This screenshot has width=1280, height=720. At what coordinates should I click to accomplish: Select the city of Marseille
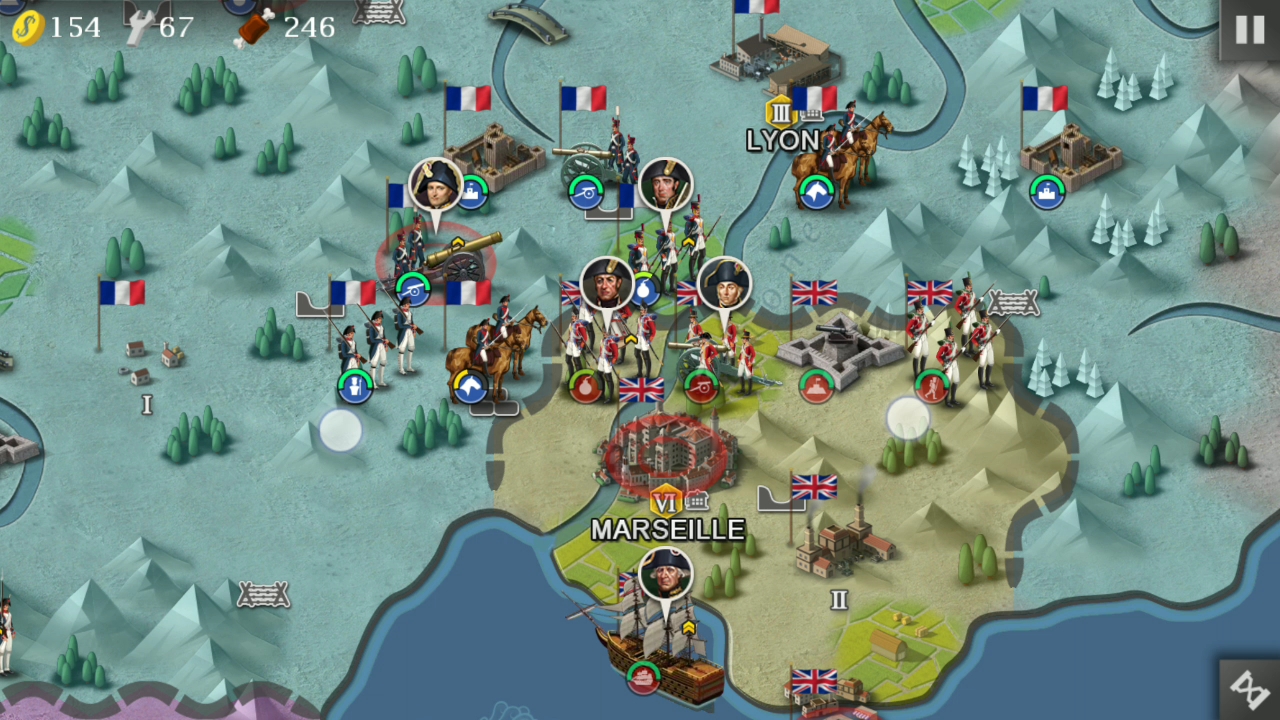[667, 456]
